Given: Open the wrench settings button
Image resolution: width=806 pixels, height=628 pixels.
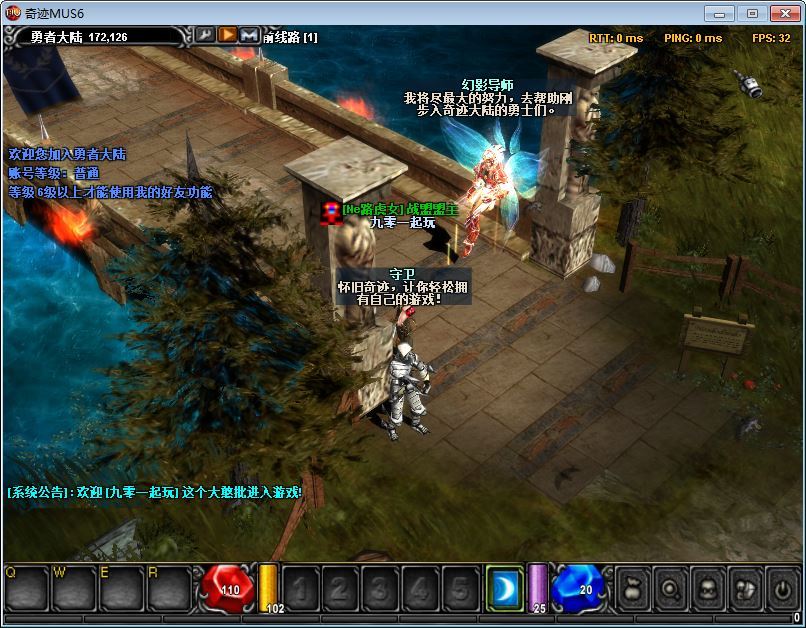Looking at the screenshot, I should point(205,36).
